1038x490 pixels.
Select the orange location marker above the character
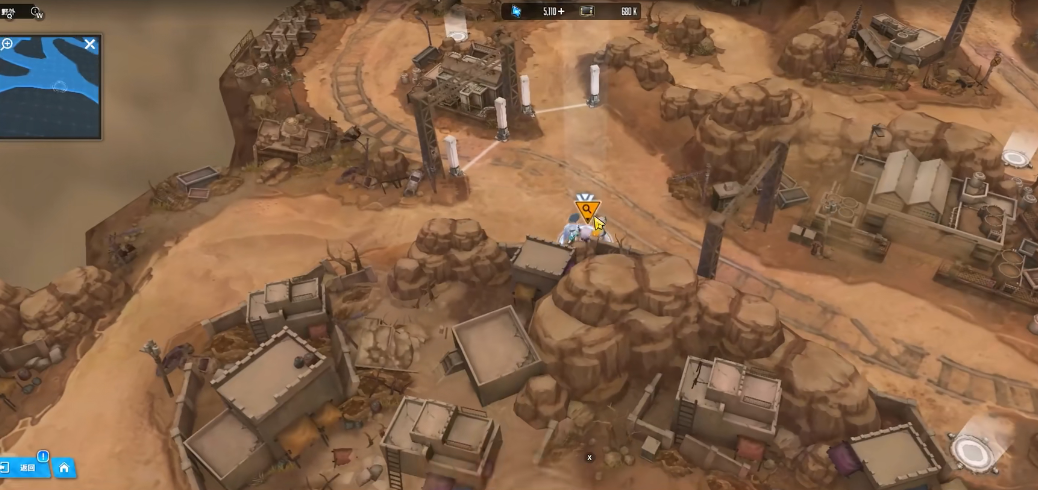585,210
